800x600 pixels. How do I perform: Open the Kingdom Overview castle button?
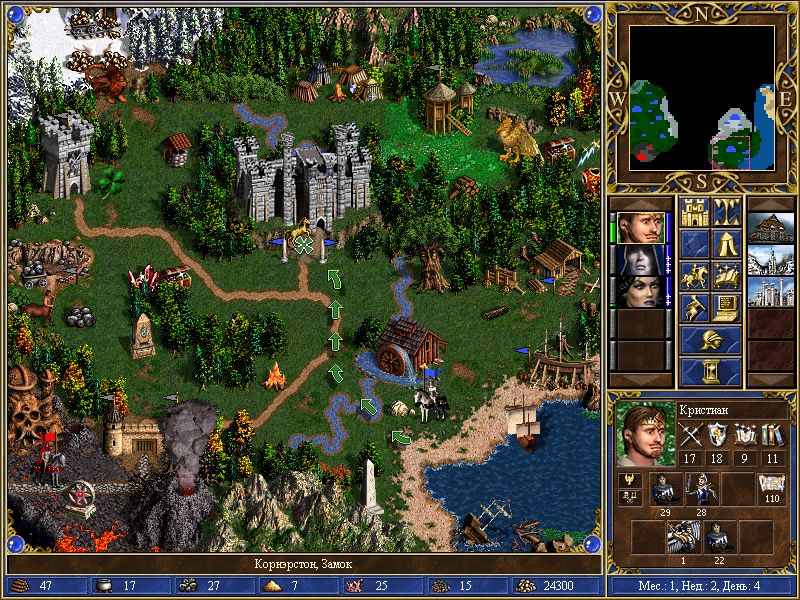[x=693, y=212]
